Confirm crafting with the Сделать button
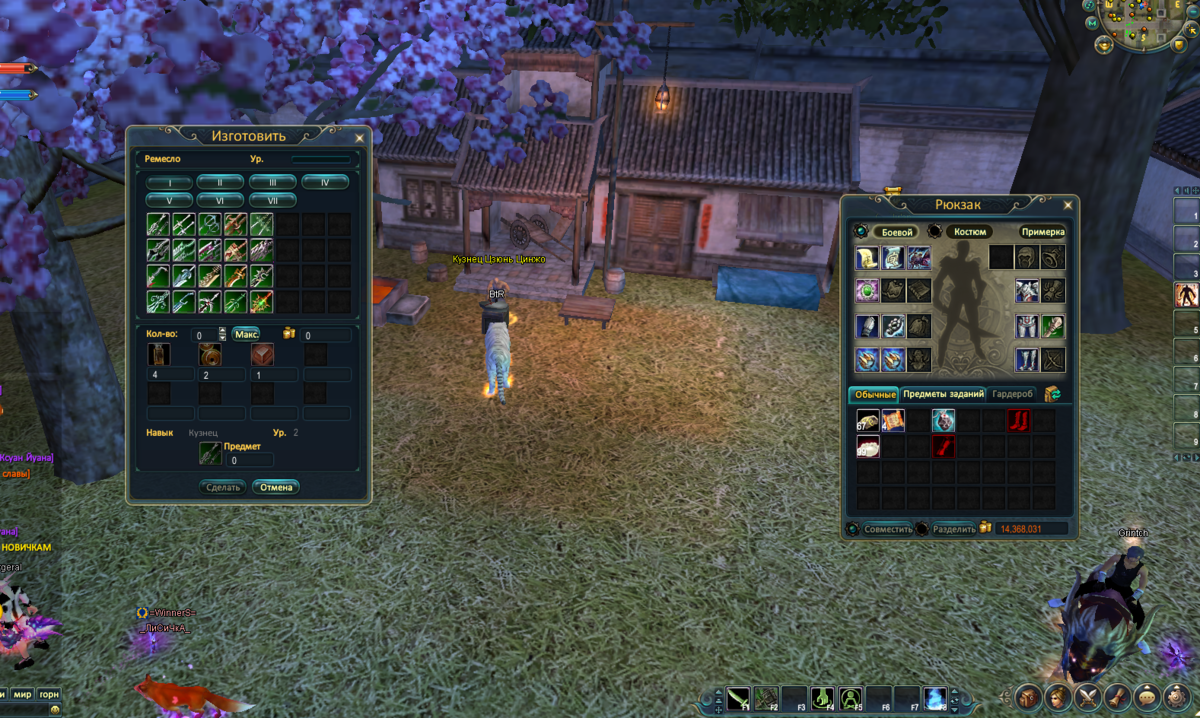The width and height of the screenshot is (1200, 718). coord(222,487)
